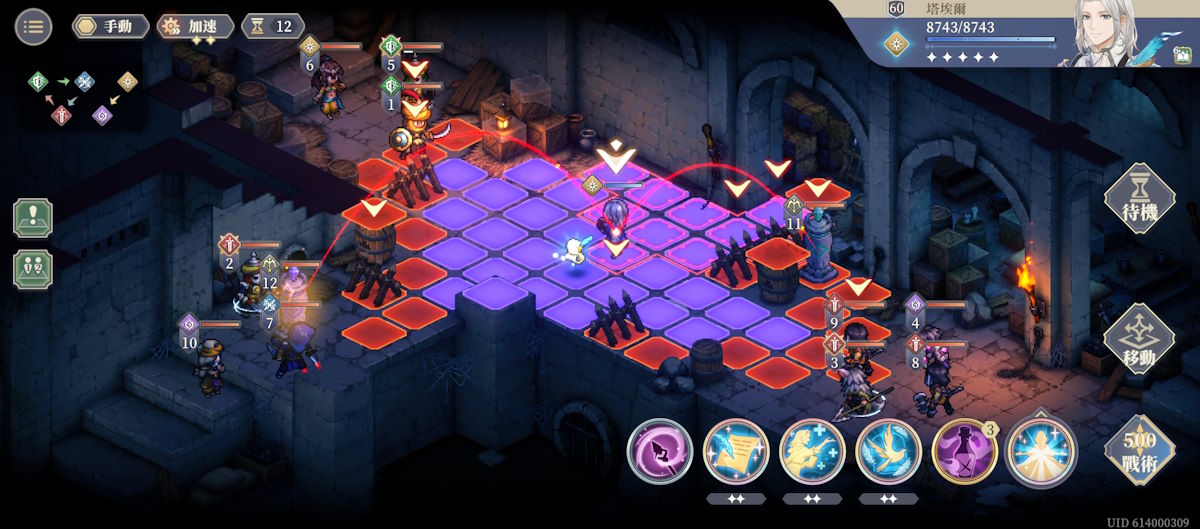Viewport: 1200px width, 529px height.
Task: Toggle the 手動 manual control mode
Action: 110,26
